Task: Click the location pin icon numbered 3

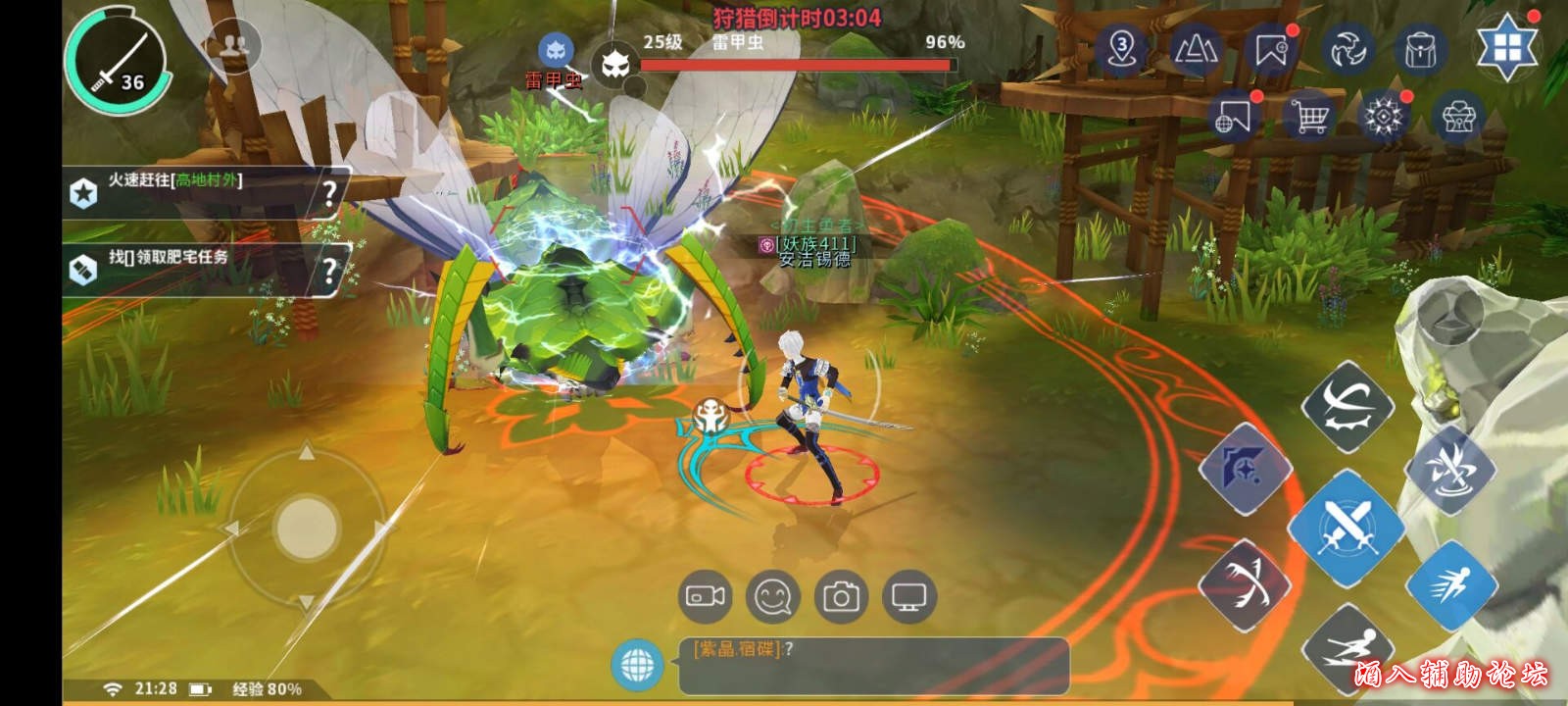Action: point(1122,49)
